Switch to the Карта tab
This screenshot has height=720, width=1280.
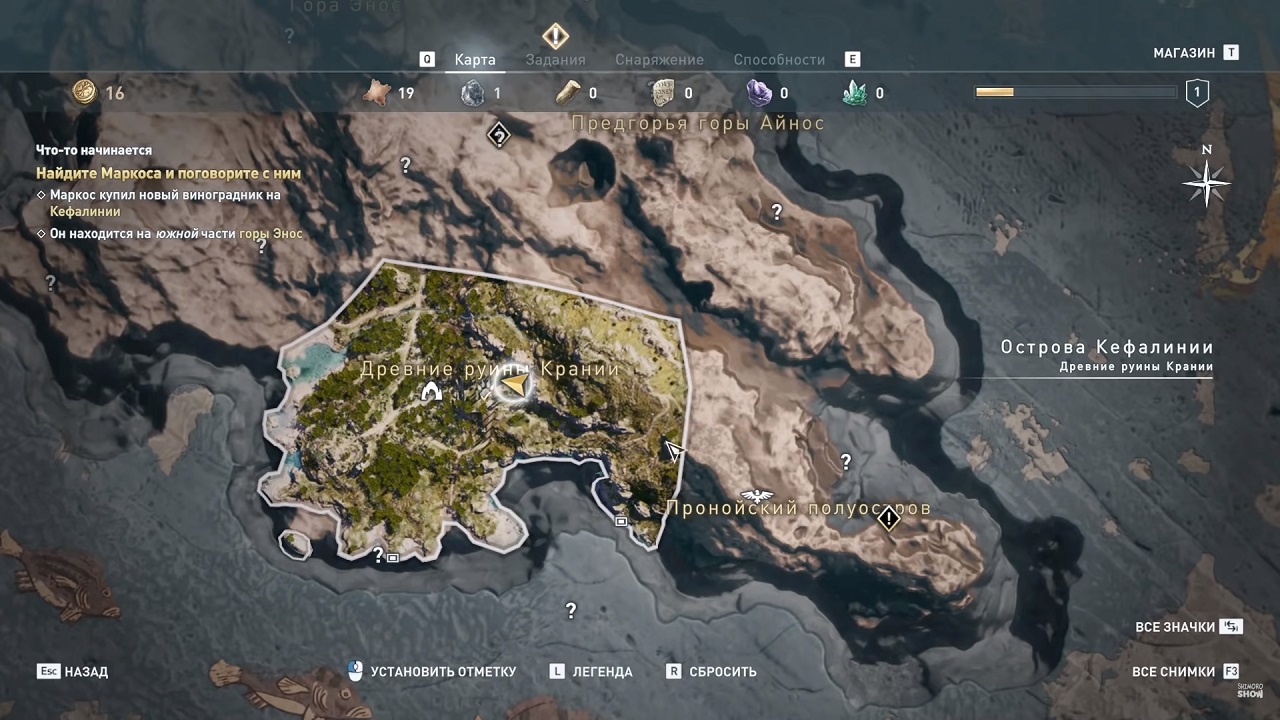click(475, 59)
